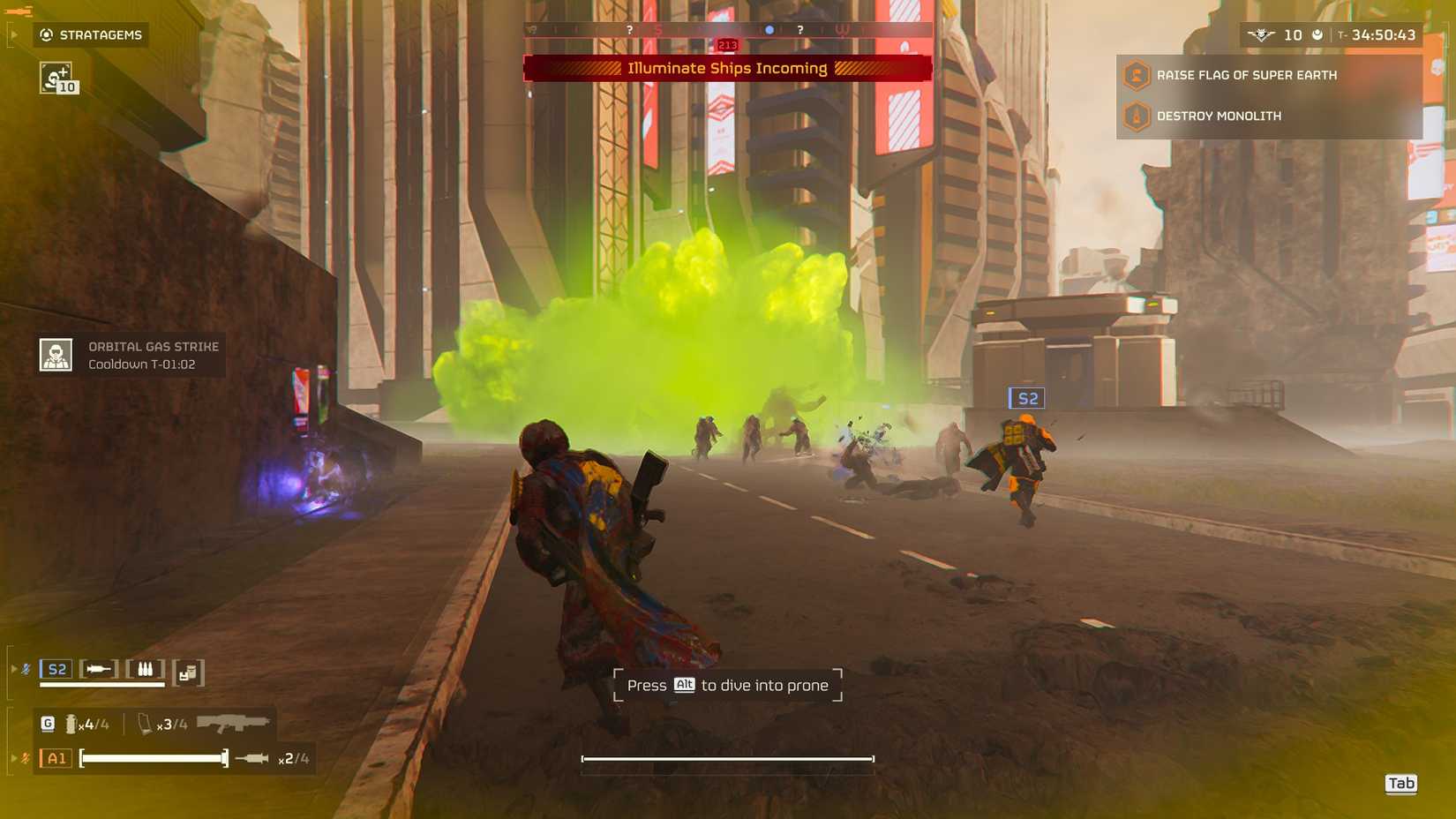Click the mission timer showing 34:50:43

(1382, 36)
